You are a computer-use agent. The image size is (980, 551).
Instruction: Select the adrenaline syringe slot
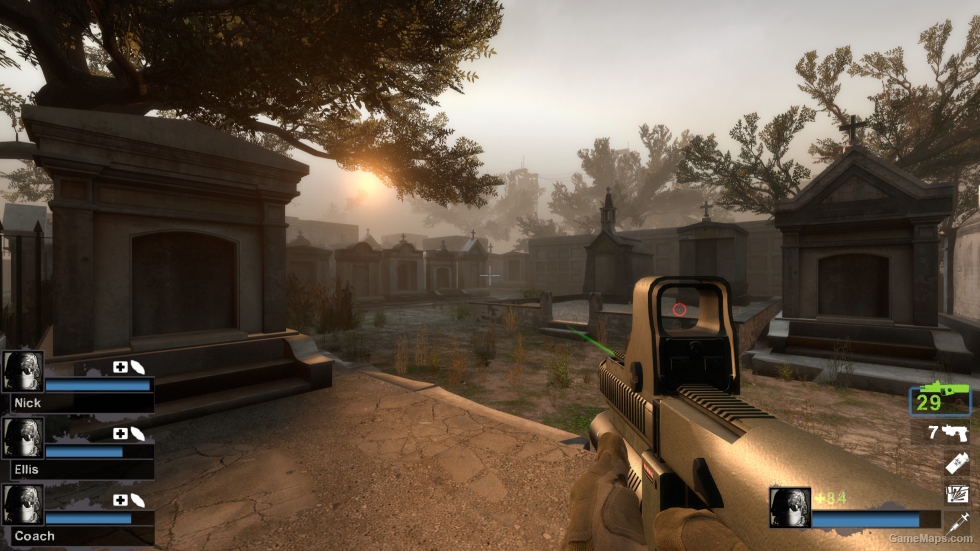(x=956, y=523)
